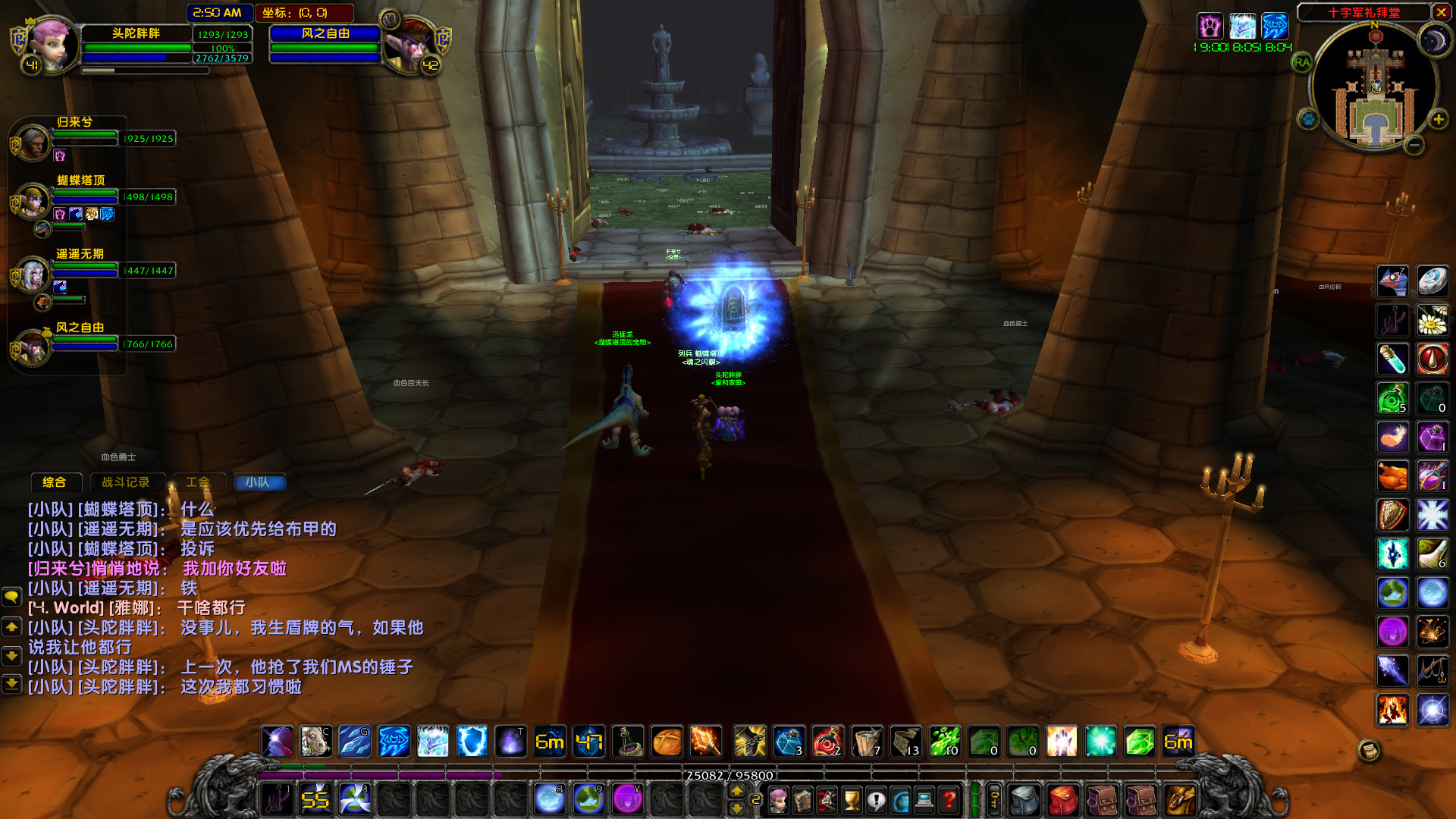Open the quest log exclamation-bubble icon

pos(875,801)
